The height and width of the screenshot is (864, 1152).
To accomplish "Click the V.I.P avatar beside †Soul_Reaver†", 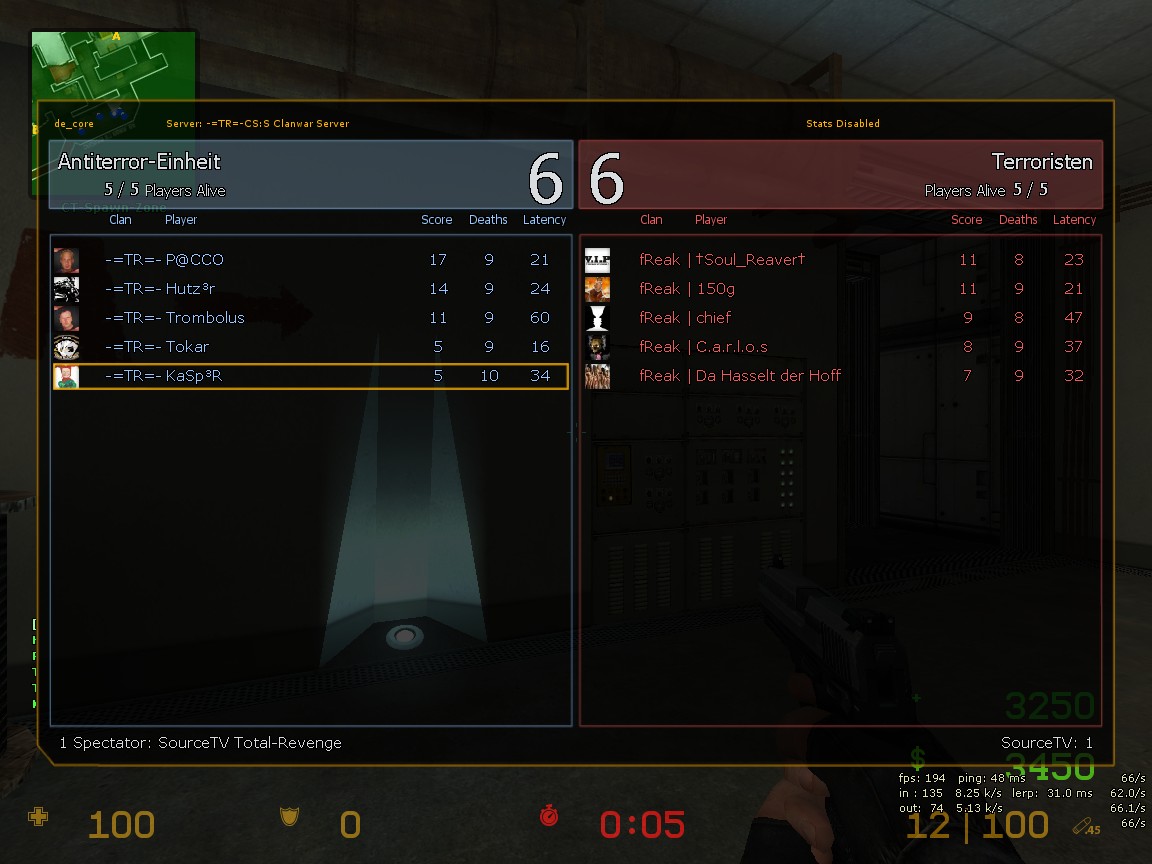I will pos(597,260).
